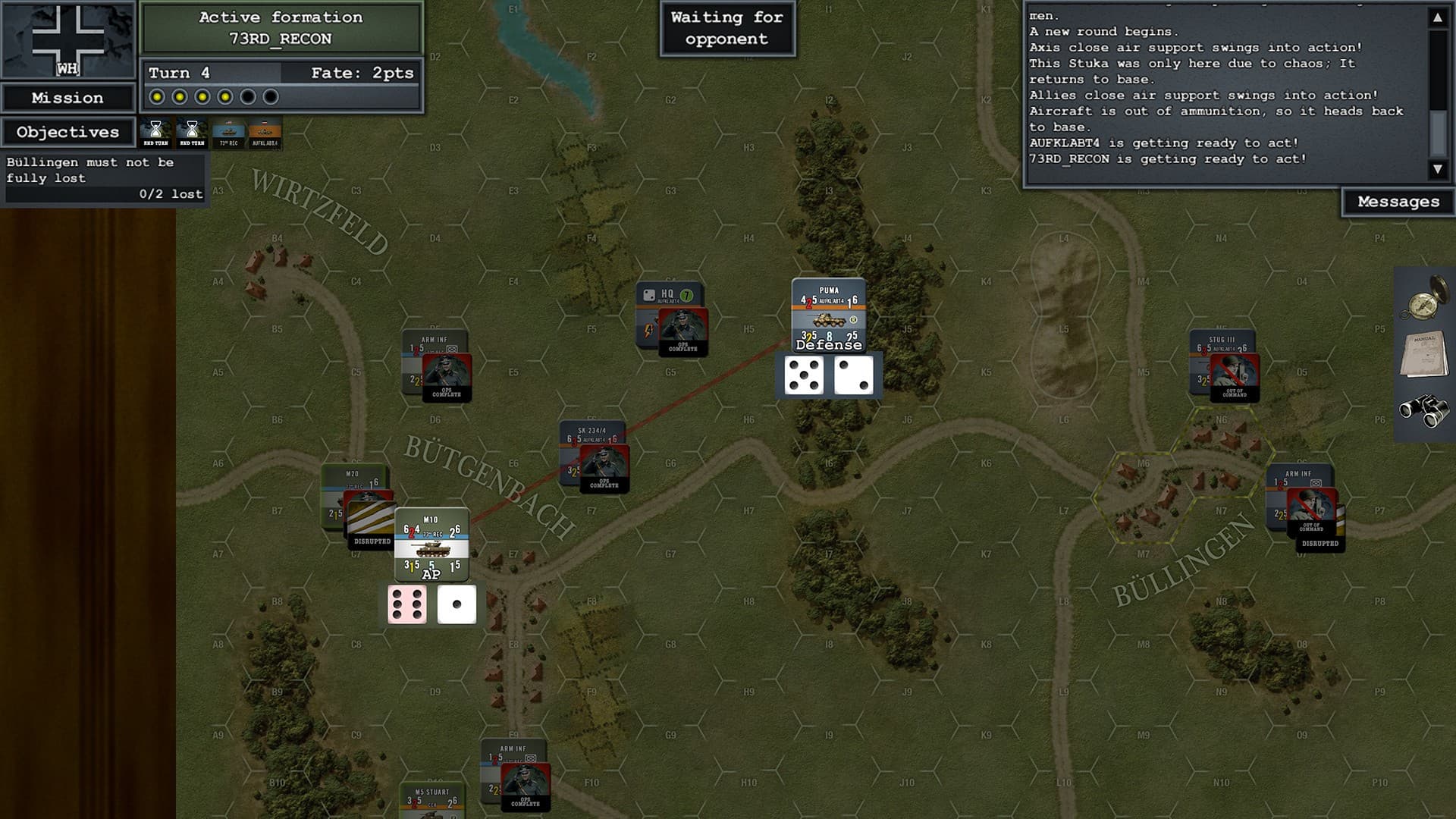
Task: Toggle the first yellow turn indicator light
Action: point(157,96)
